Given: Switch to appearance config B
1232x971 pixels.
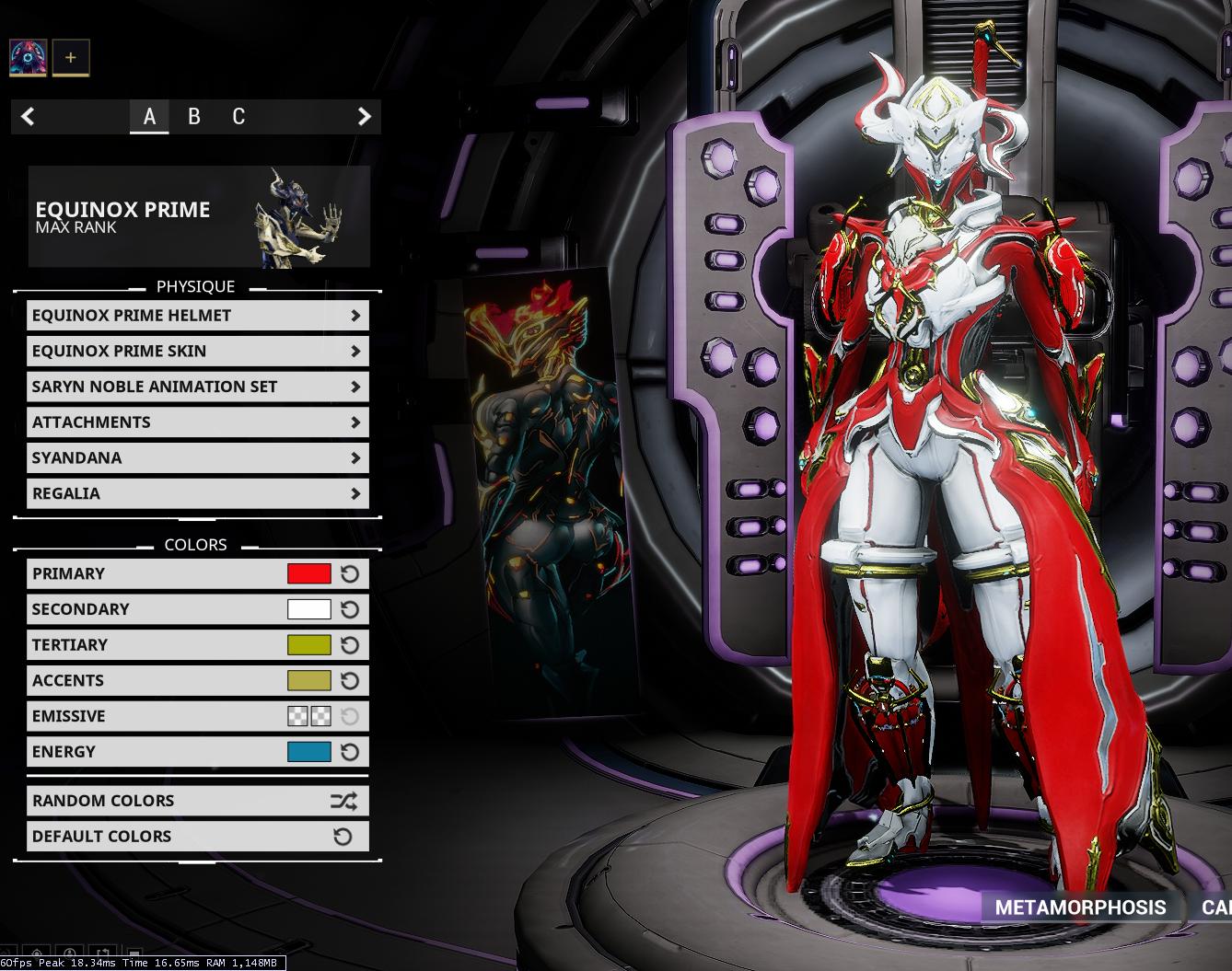Looking at the screenshot, I should point(193,117).
